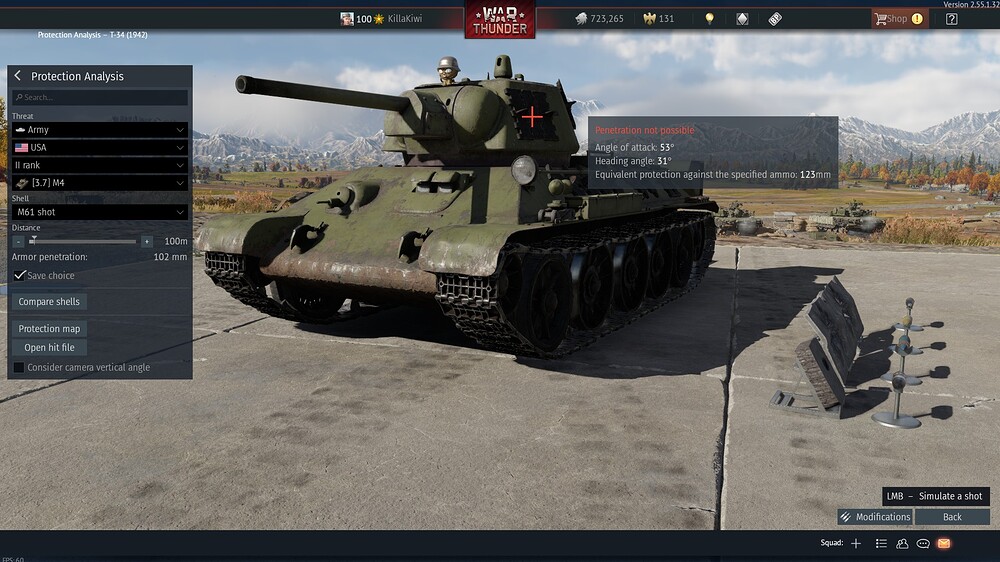Open Compare shells
The width and height of the screenshot is (1000, 562).
[49, 302]
